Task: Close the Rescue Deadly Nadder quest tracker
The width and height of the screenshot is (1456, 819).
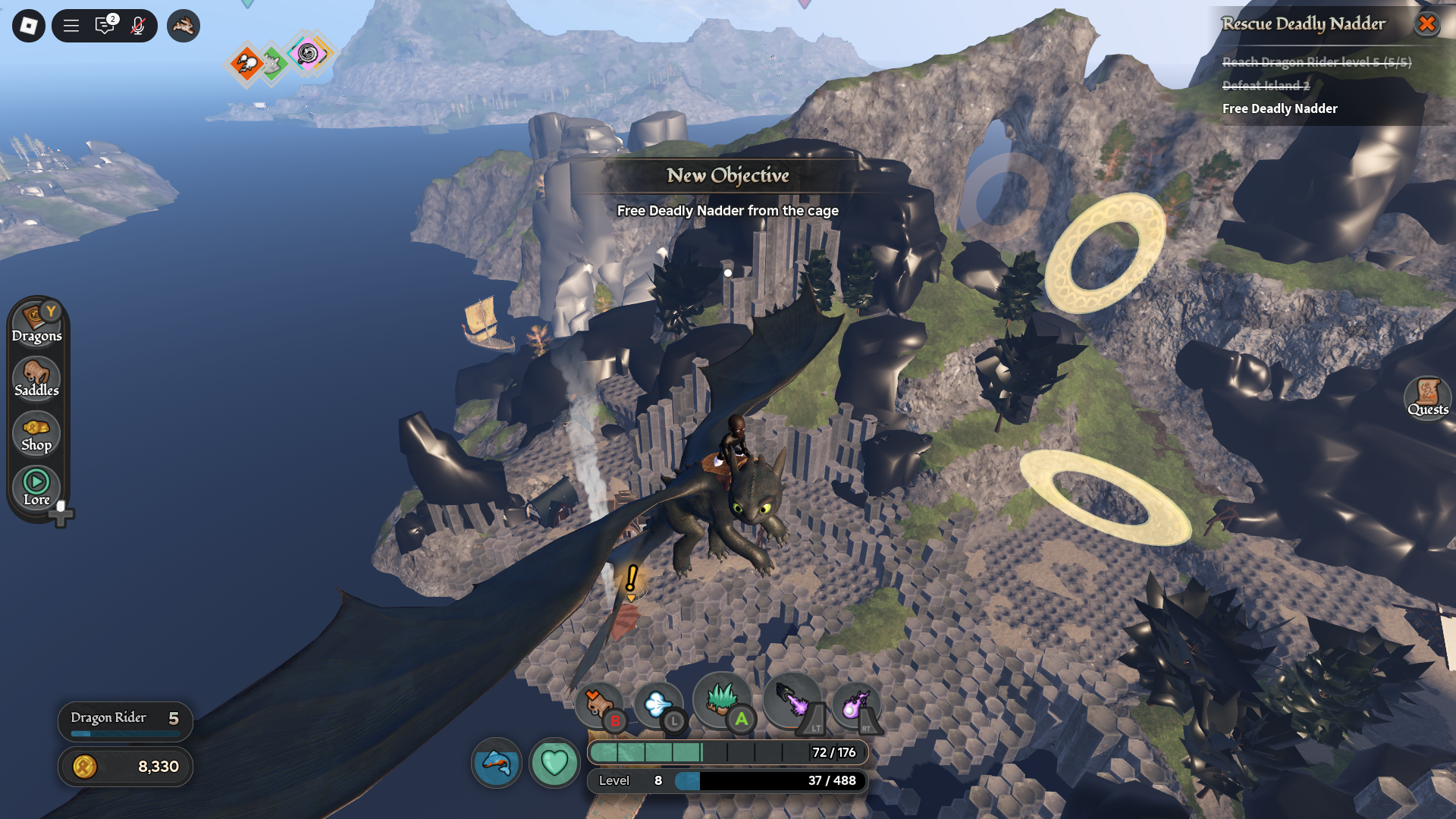Action: click(x=1426, y=24)
